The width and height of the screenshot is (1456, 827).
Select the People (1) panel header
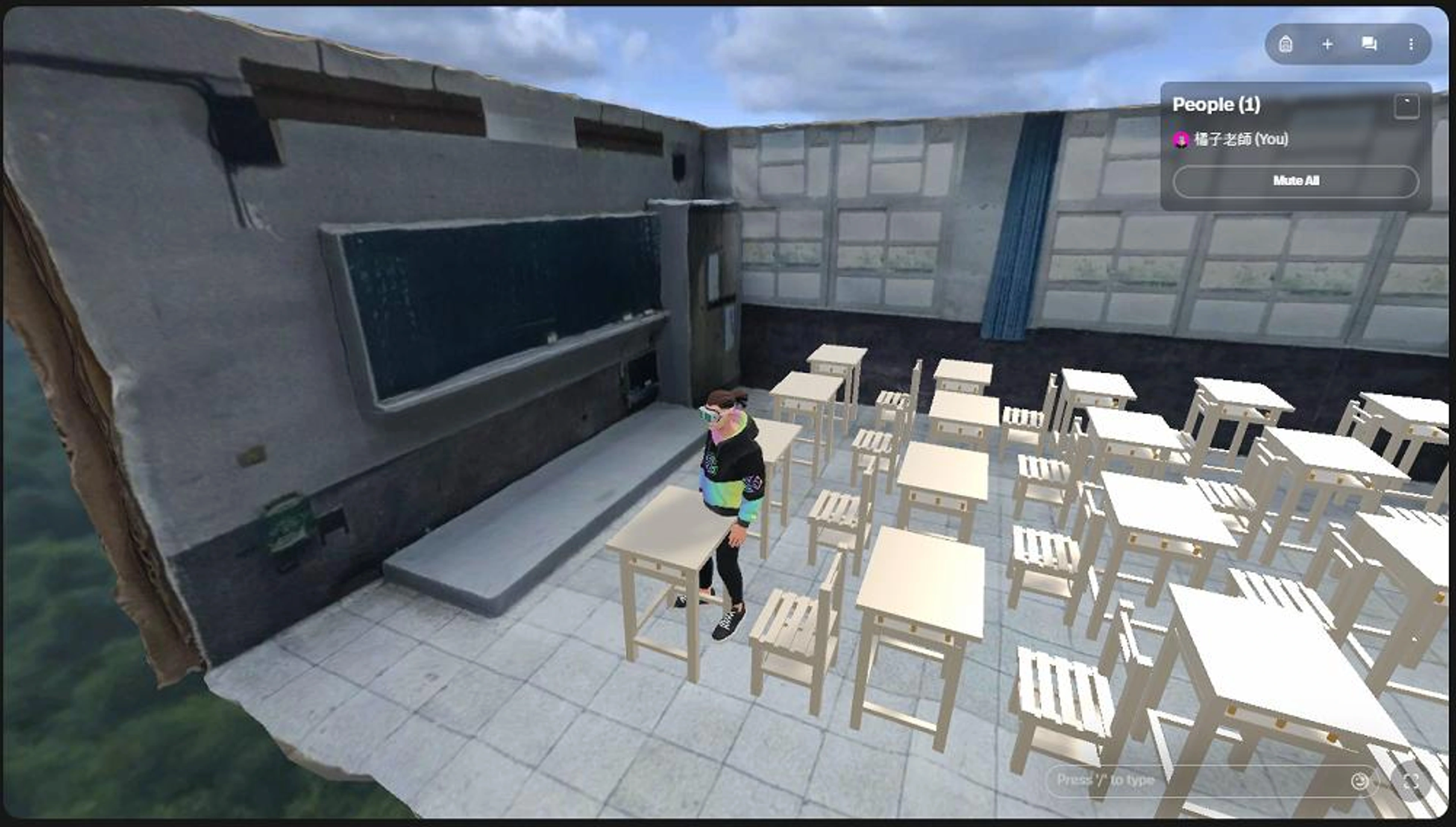pyautogui.click(x=1216, y=105)
